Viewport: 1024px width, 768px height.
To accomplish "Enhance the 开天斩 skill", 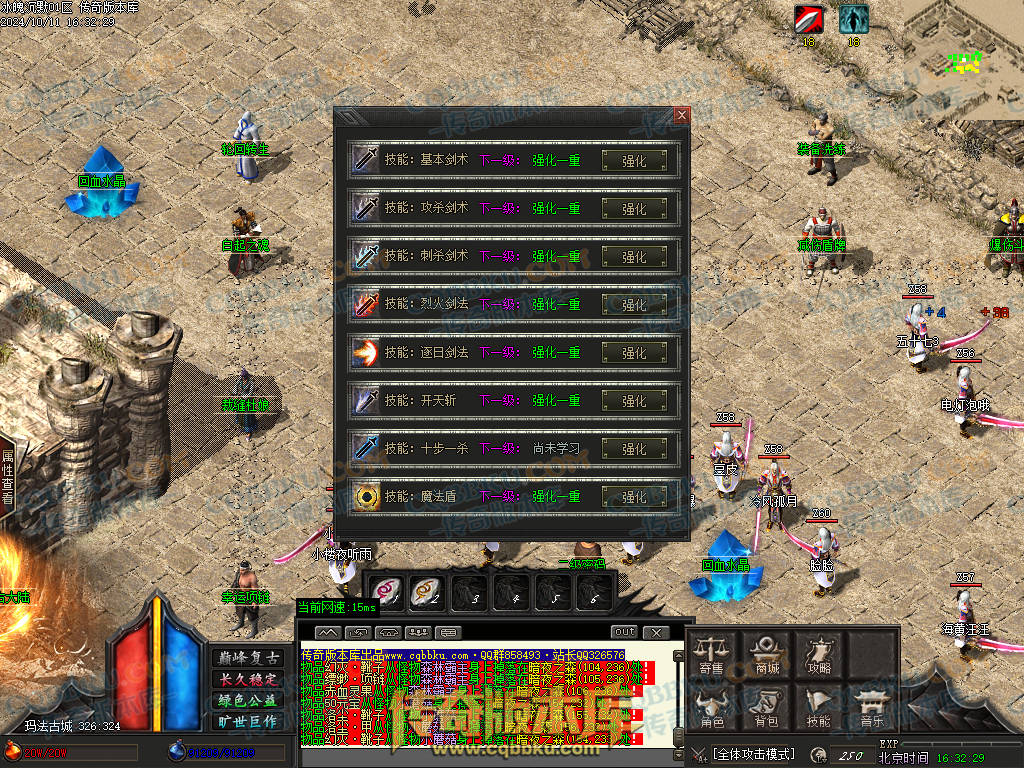I will tap(634, 400).
